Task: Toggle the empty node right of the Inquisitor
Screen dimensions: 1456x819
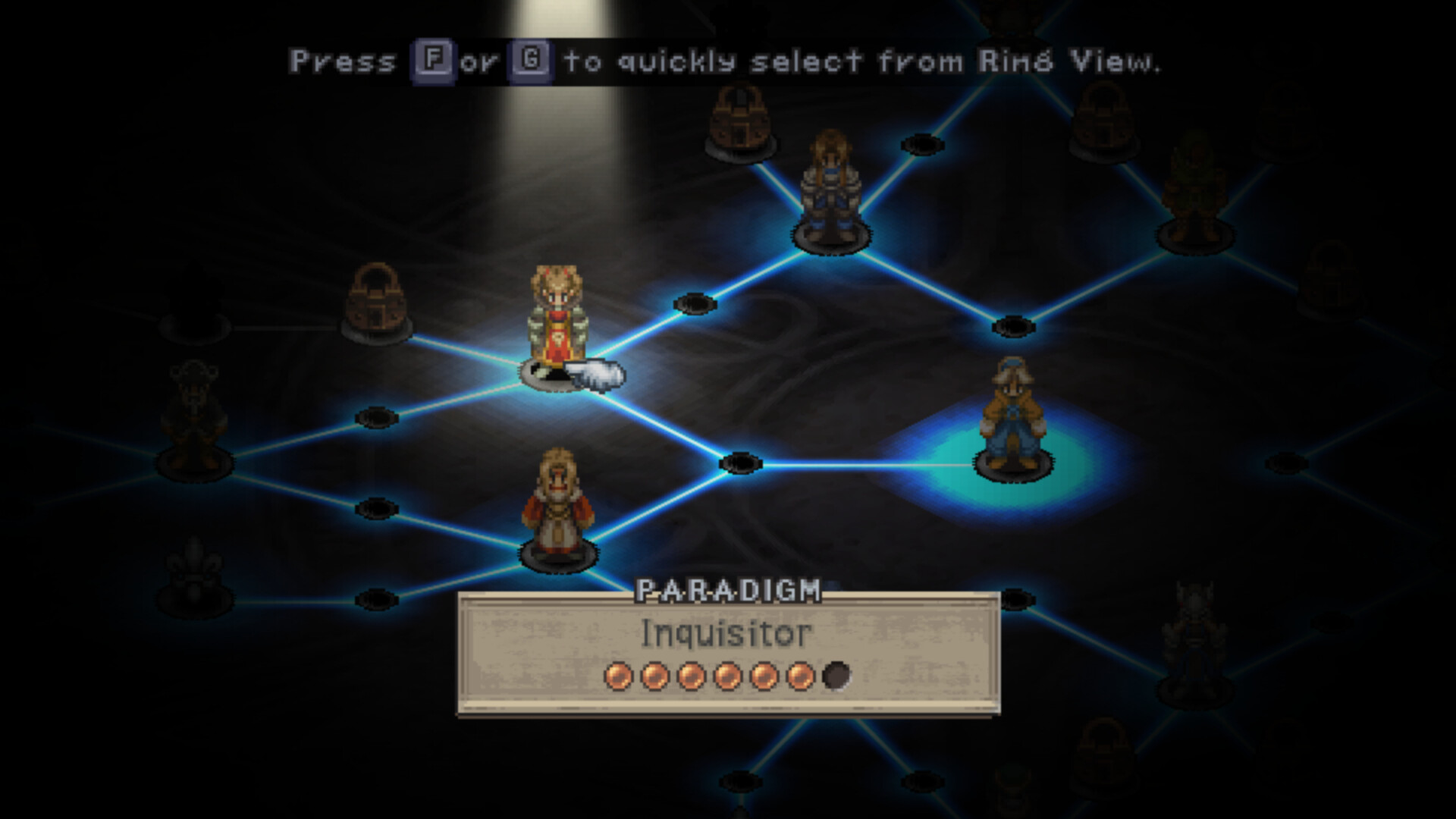Action: click(x=695, y=303)
